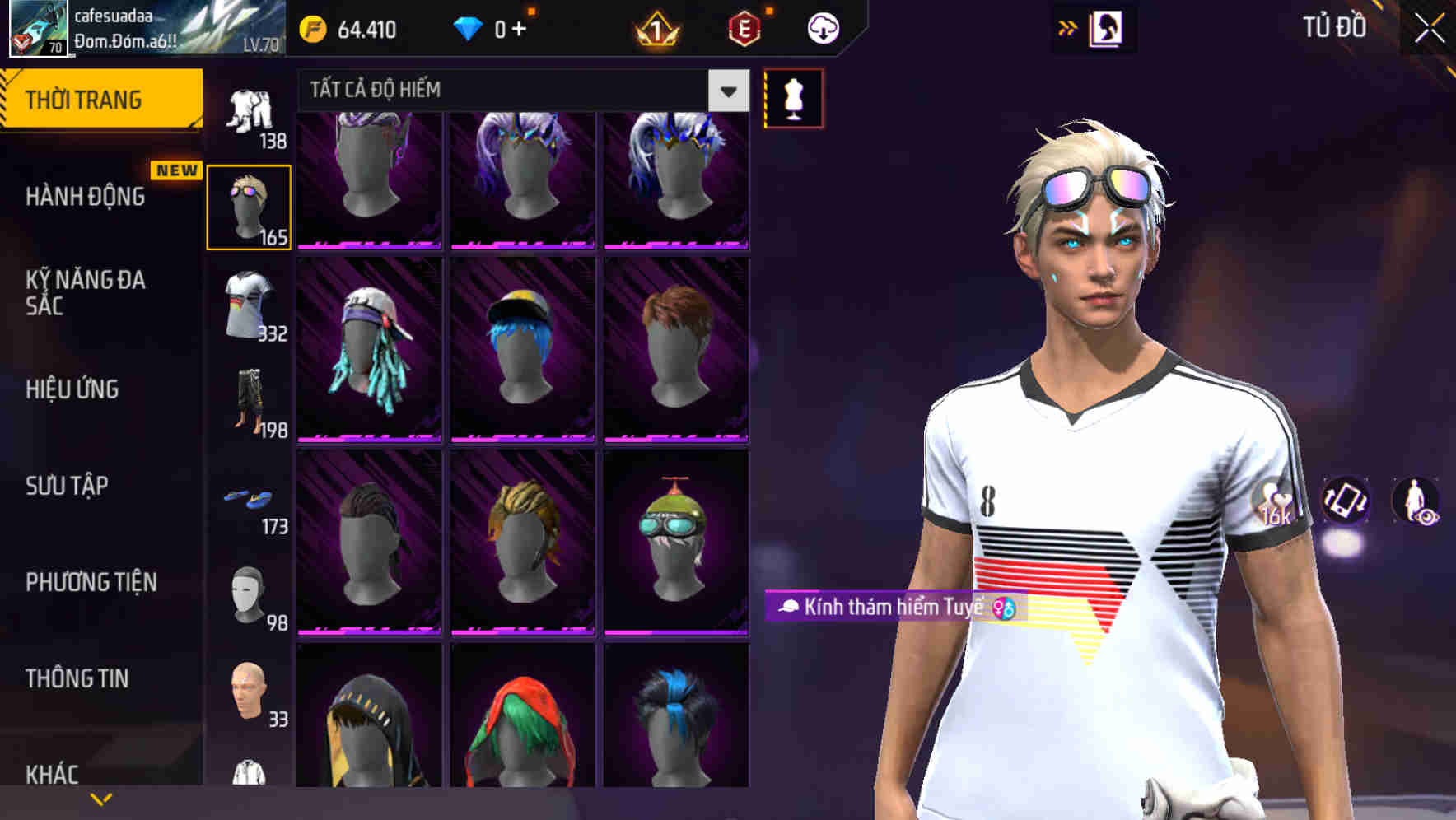
Task: Open the HÀNH ĐỘNG tab
Action: point(85,197)
